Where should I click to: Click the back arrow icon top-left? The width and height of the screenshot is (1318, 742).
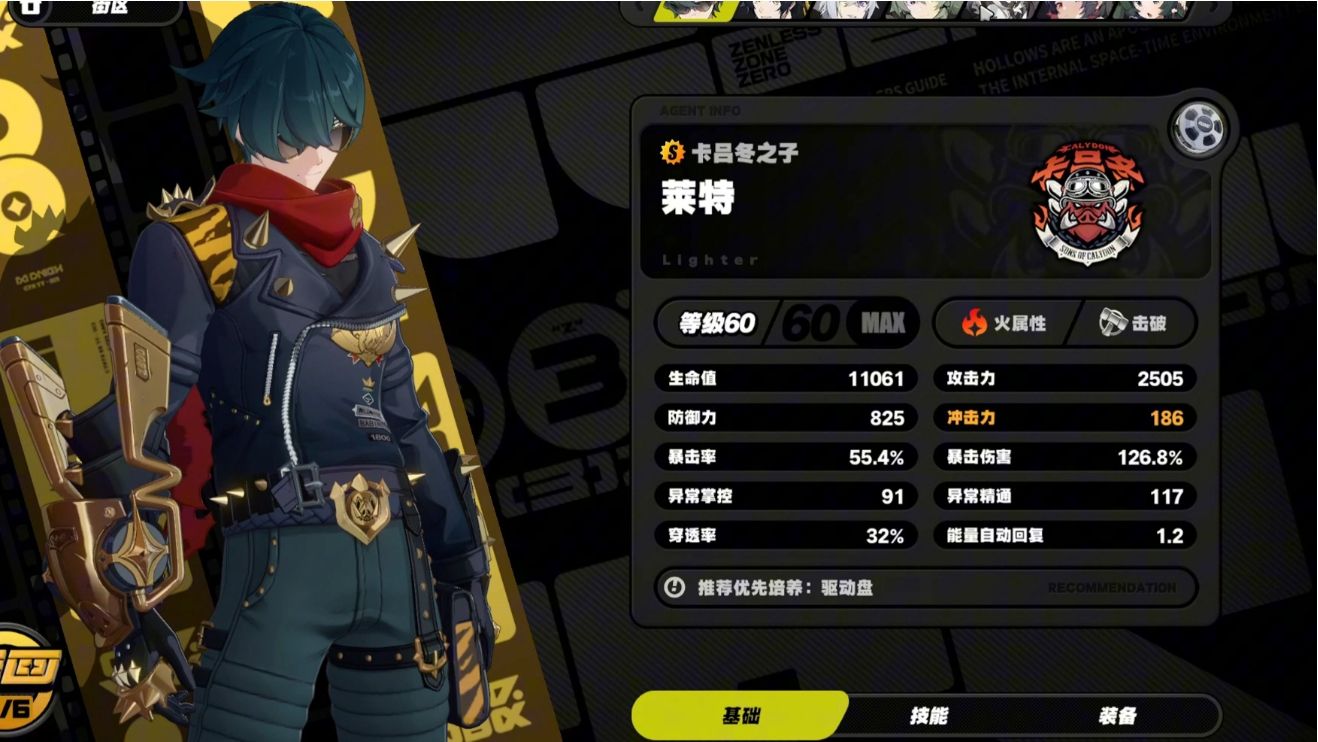(31, 8)
